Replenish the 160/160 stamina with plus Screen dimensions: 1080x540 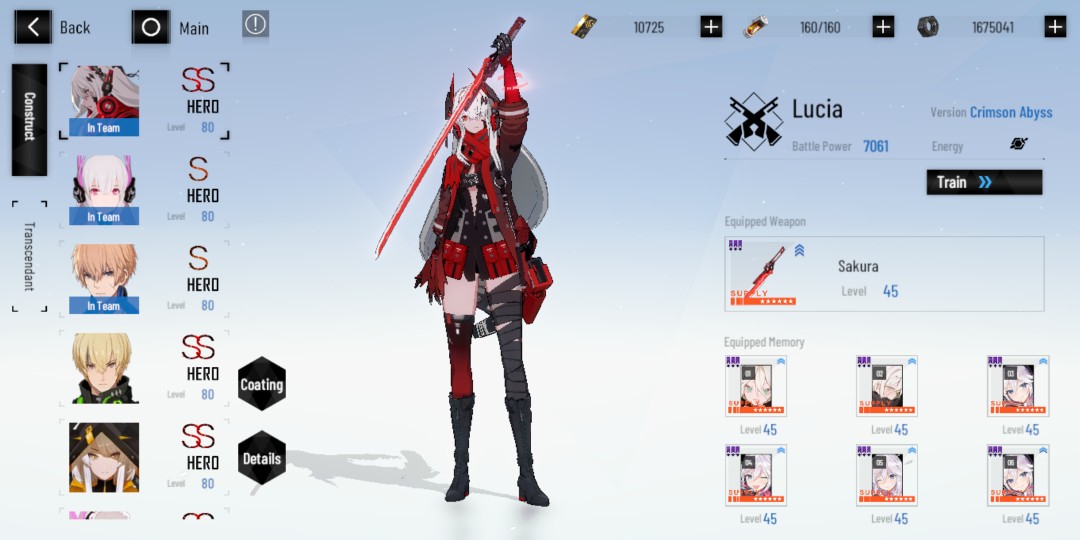(x=883, y=27)
